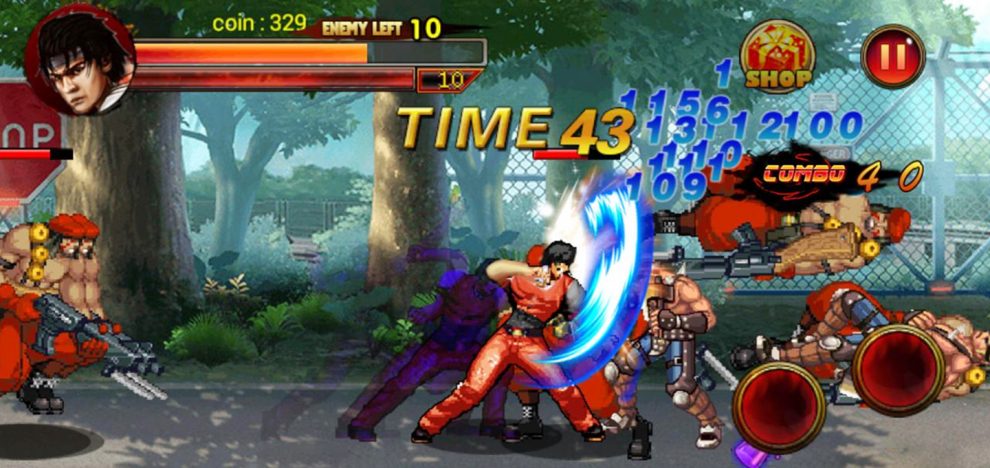990x468 pixels.
Task: Open the SHOP button
Action: point(777,56)
